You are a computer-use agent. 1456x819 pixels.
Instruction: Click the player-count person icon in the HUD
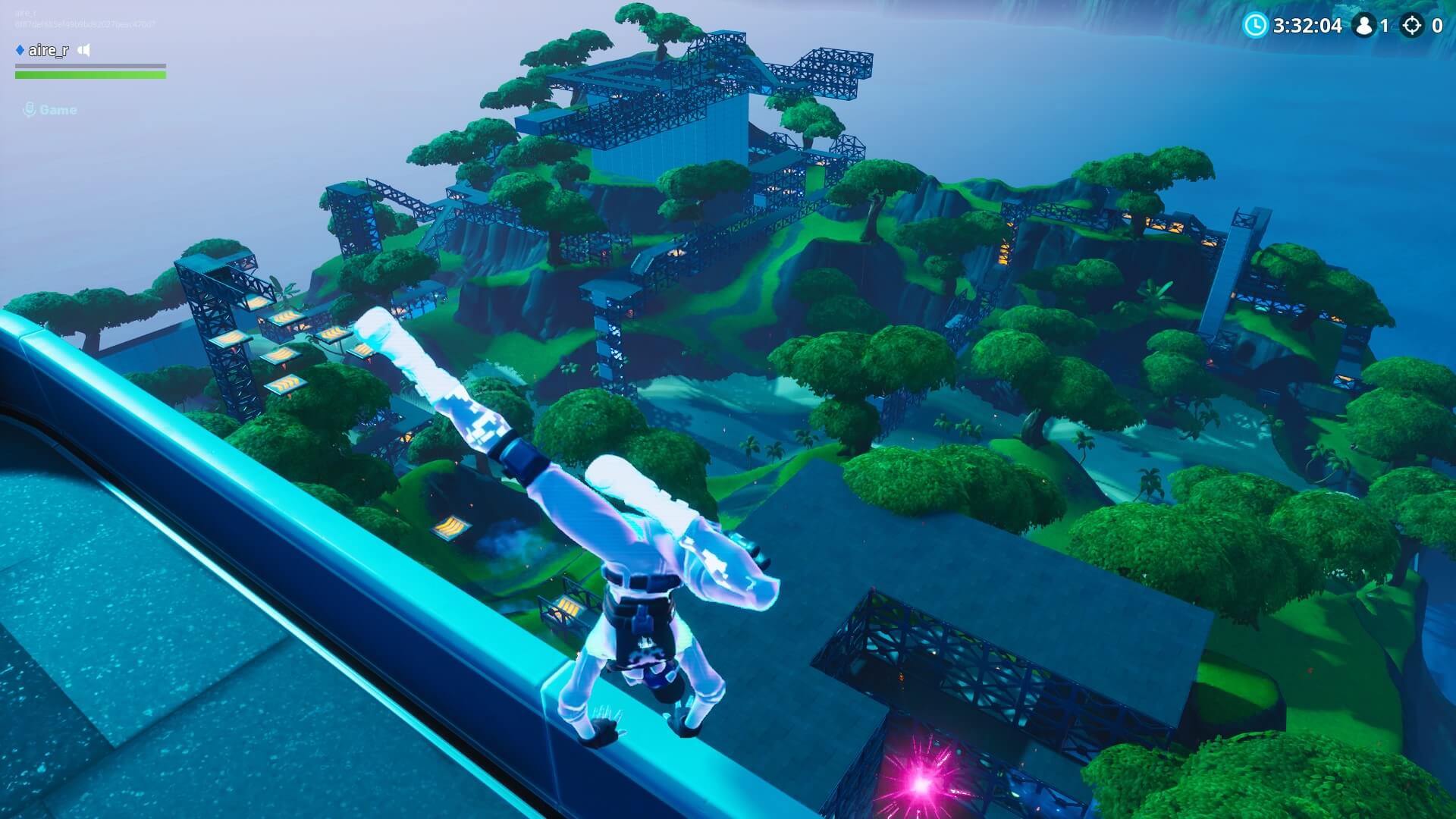[x=1363, y=25]
